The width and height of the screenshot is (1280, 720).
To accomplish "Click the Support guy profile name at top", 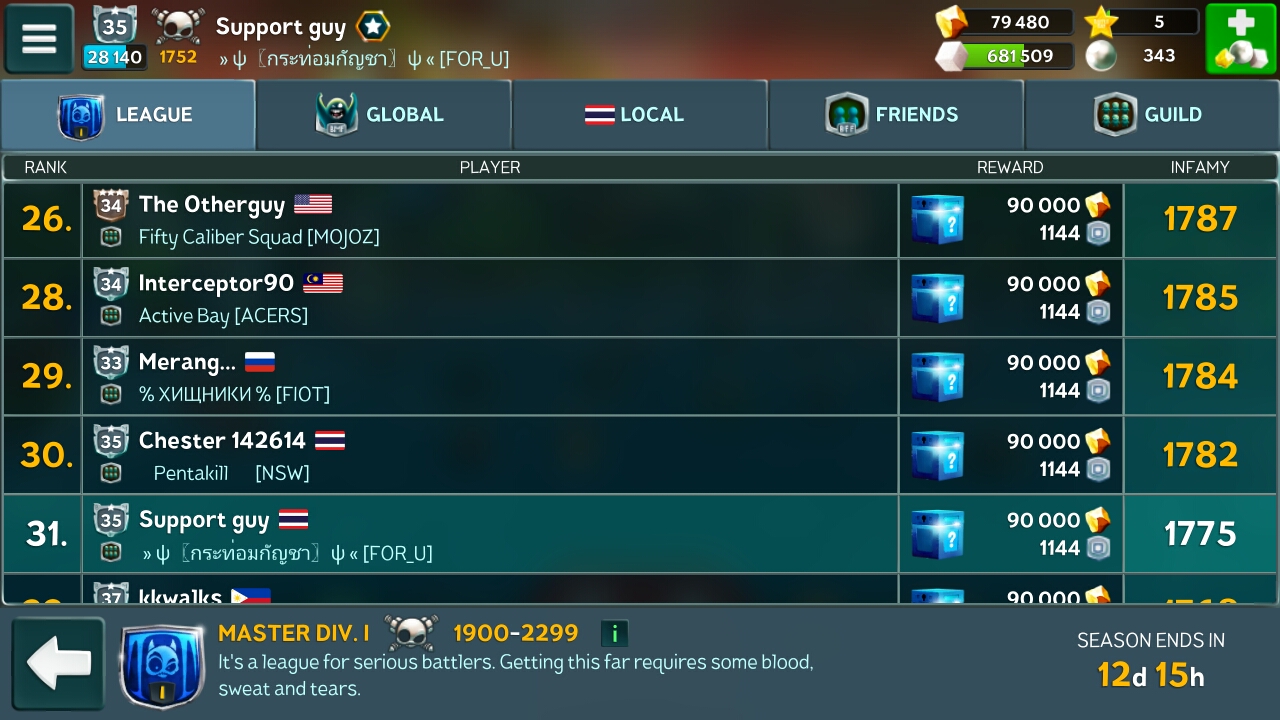I will 281,27.
